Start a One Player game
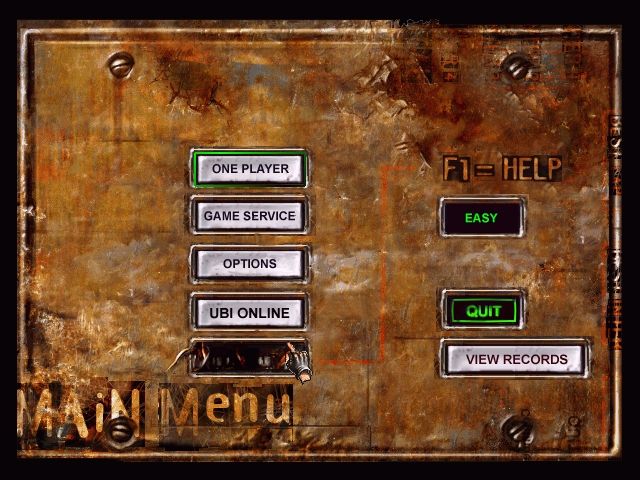The width and height of the screenshot is (640, 480). [x=250, y=169]
